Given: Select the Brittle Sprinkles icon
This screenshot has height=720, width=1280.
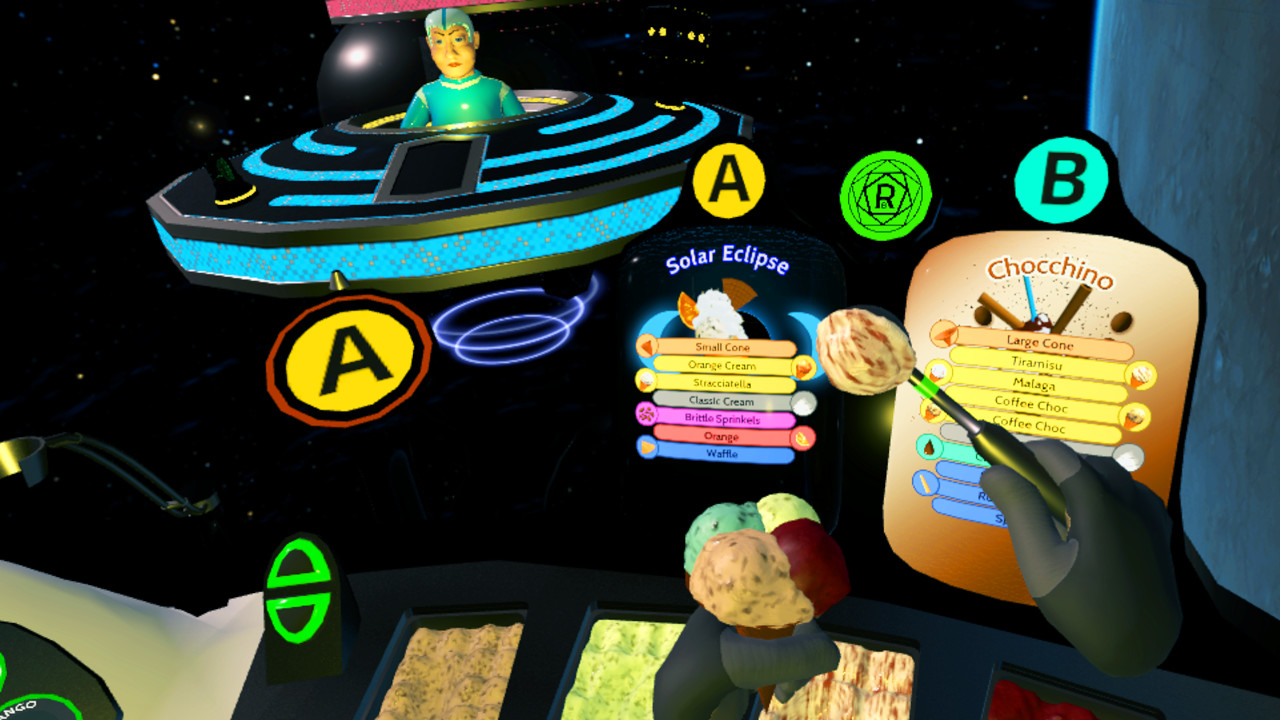Looking at the screenshot, I should point(646,412).
